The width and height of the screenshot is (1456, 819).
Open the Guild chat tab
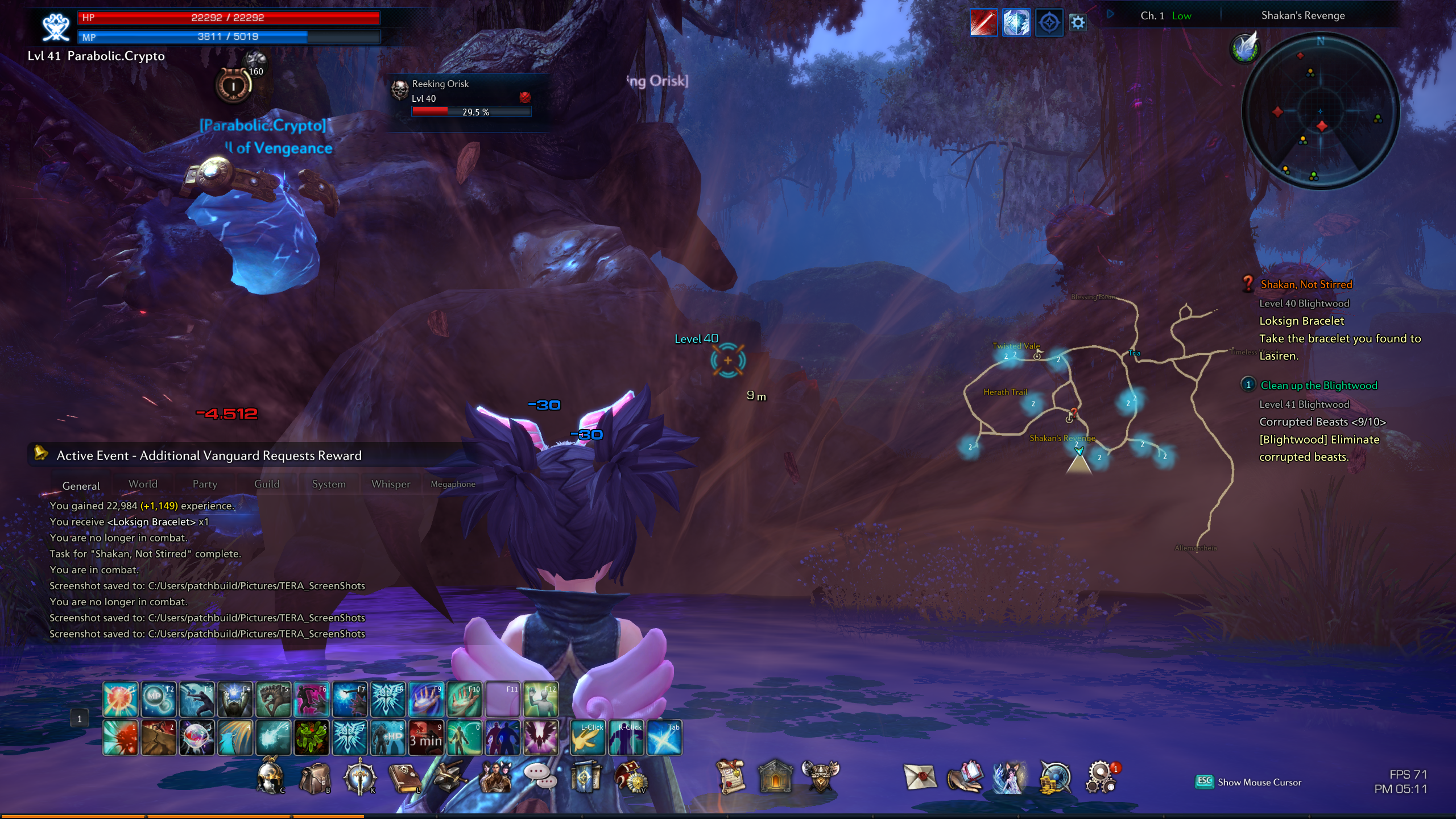[x=267, y=484]
